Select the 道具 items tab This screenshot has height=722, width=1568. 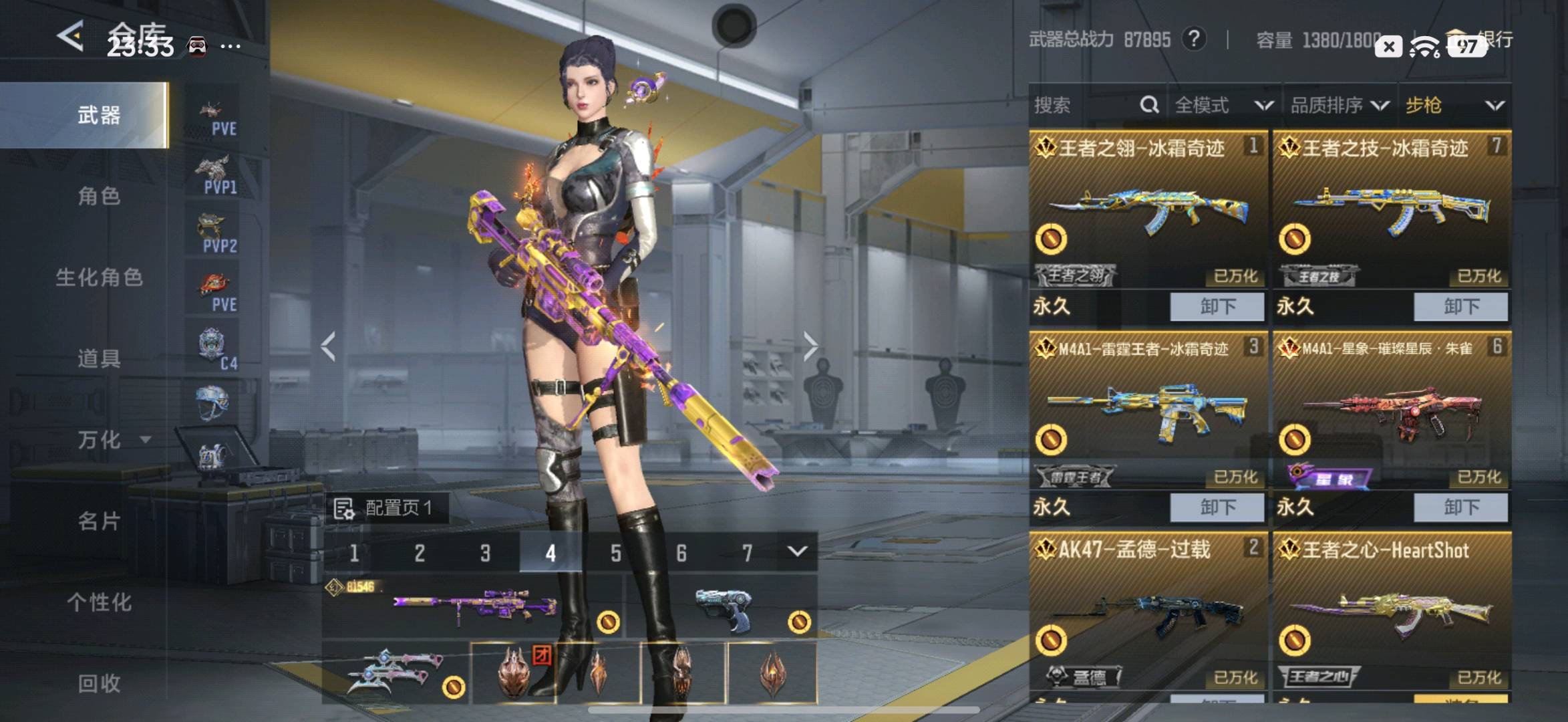pyautogui.click(x=99, y=359)
